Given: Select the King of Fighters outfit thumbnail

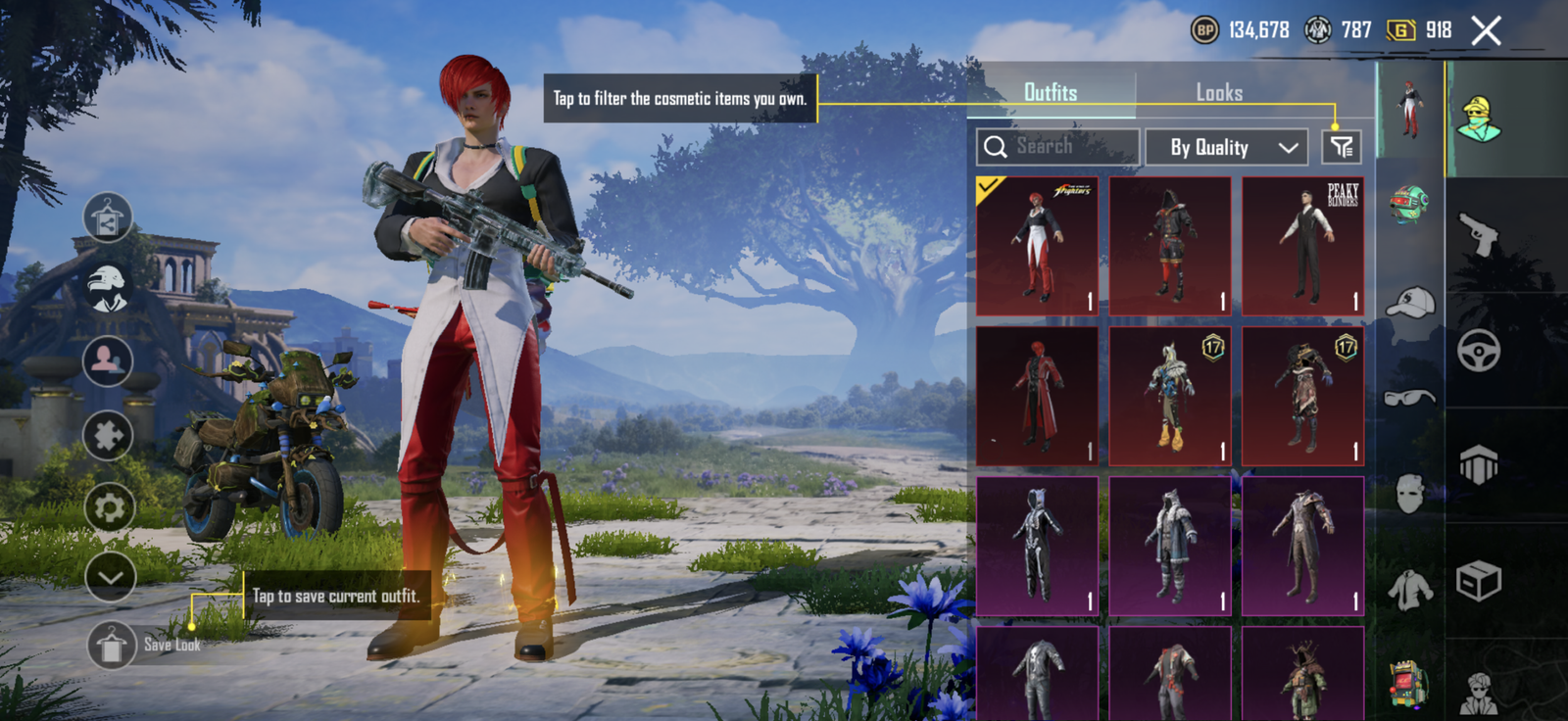Looking at the screenshot, I should click(1037, 246).
